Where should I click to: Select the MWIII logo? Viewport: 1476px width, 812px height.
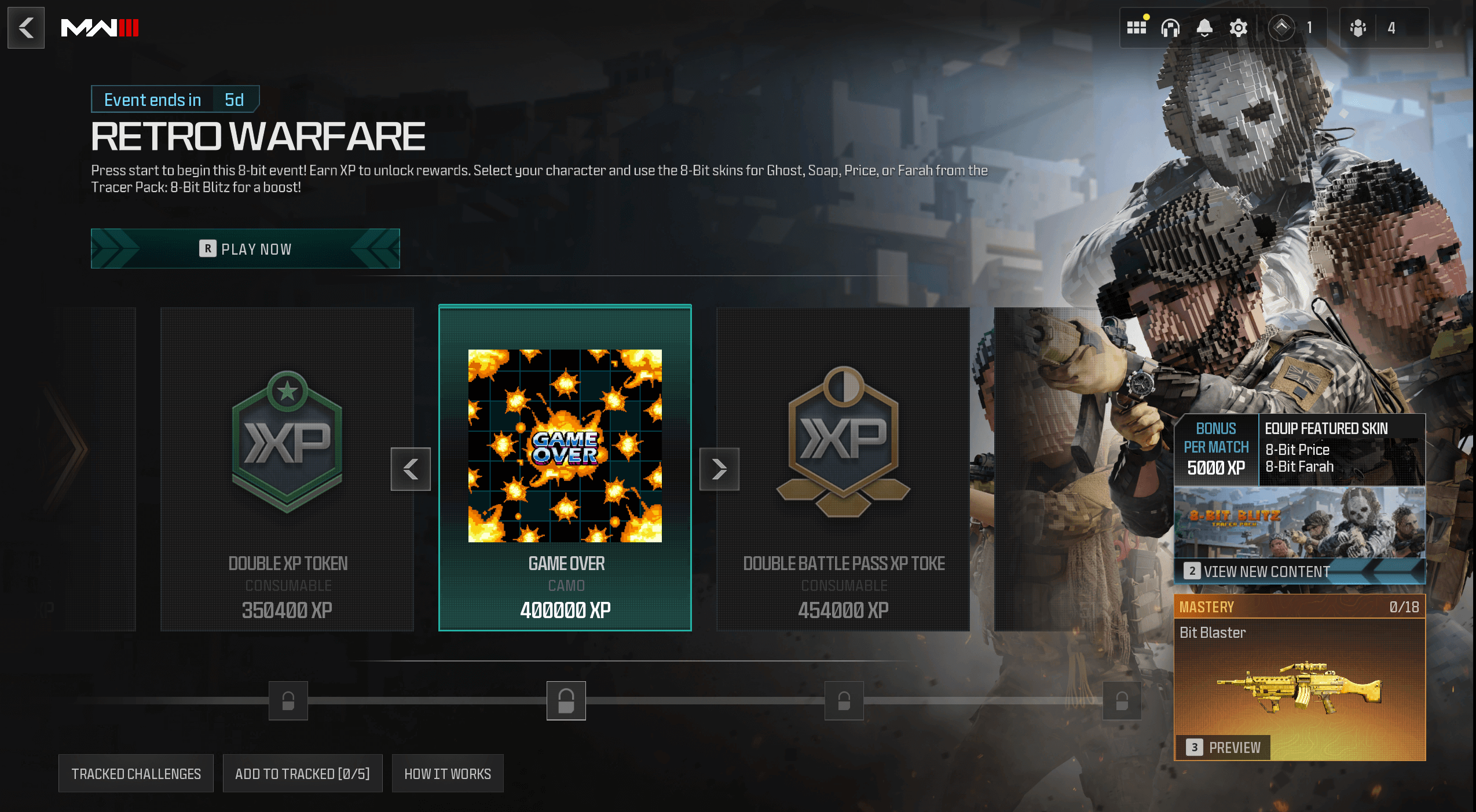point(99,27)
